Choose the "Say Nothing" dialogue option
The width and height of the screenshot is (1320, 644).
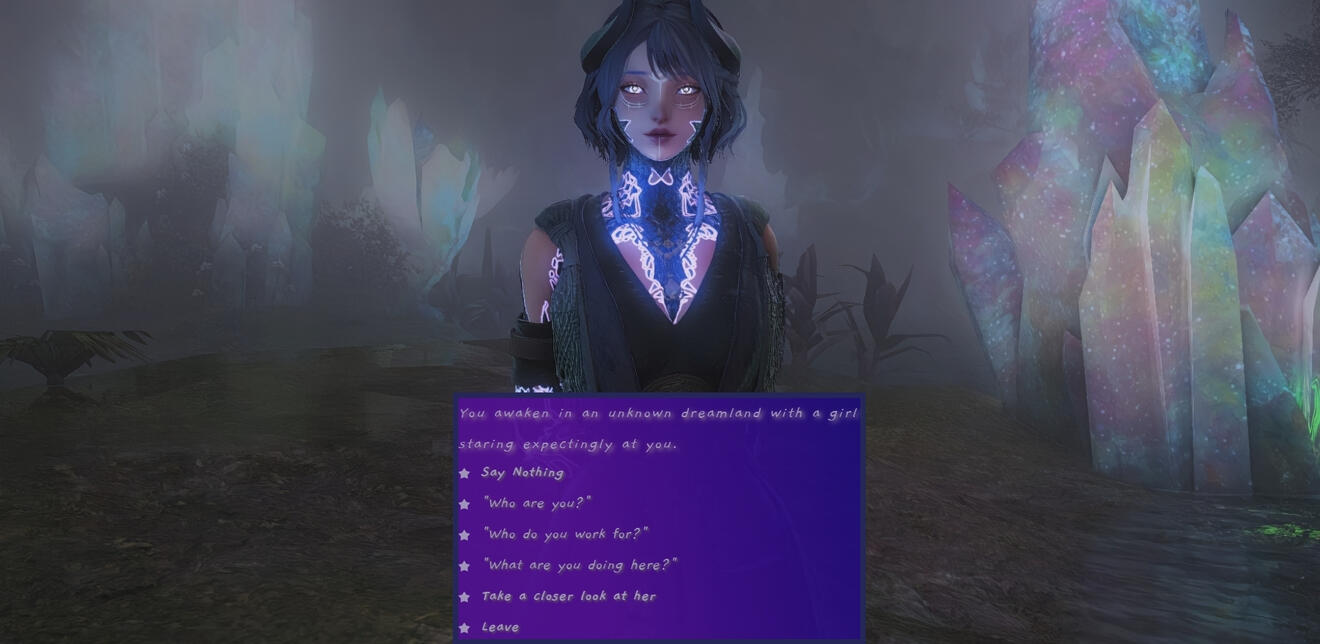click(x=522, y=473)
